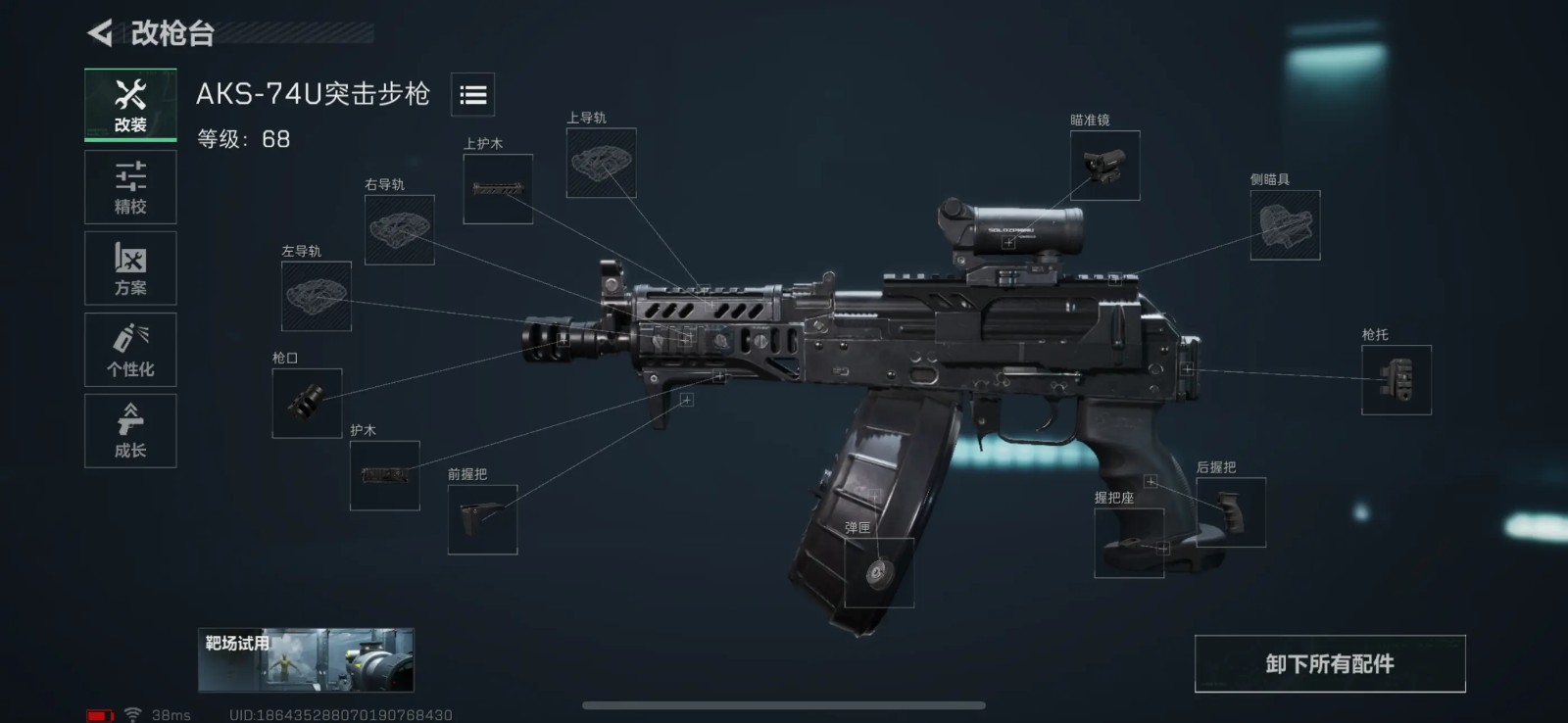Screen dimensions: 1568x723
Task: Select the 个性化 customization tab
Action: (x=130, y=350)
